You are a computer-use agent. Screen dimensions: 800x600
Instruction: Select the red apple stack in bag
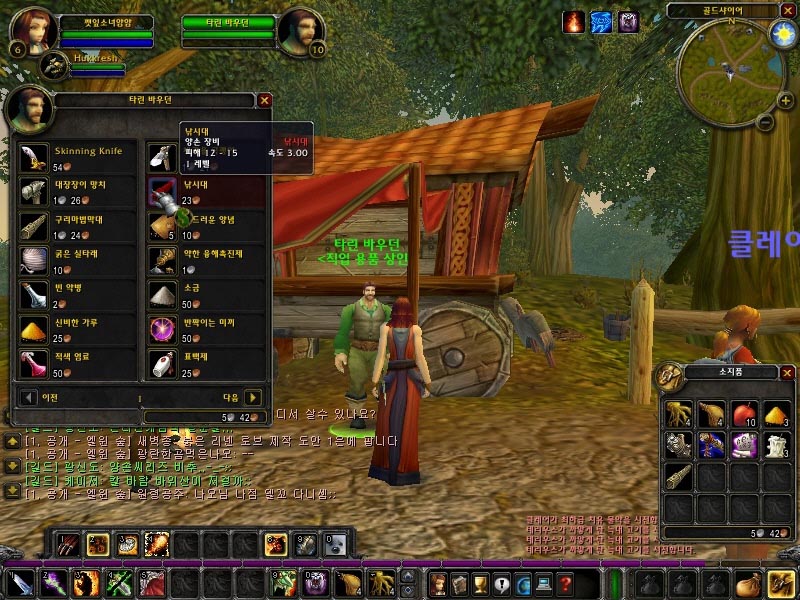(743, 414)
